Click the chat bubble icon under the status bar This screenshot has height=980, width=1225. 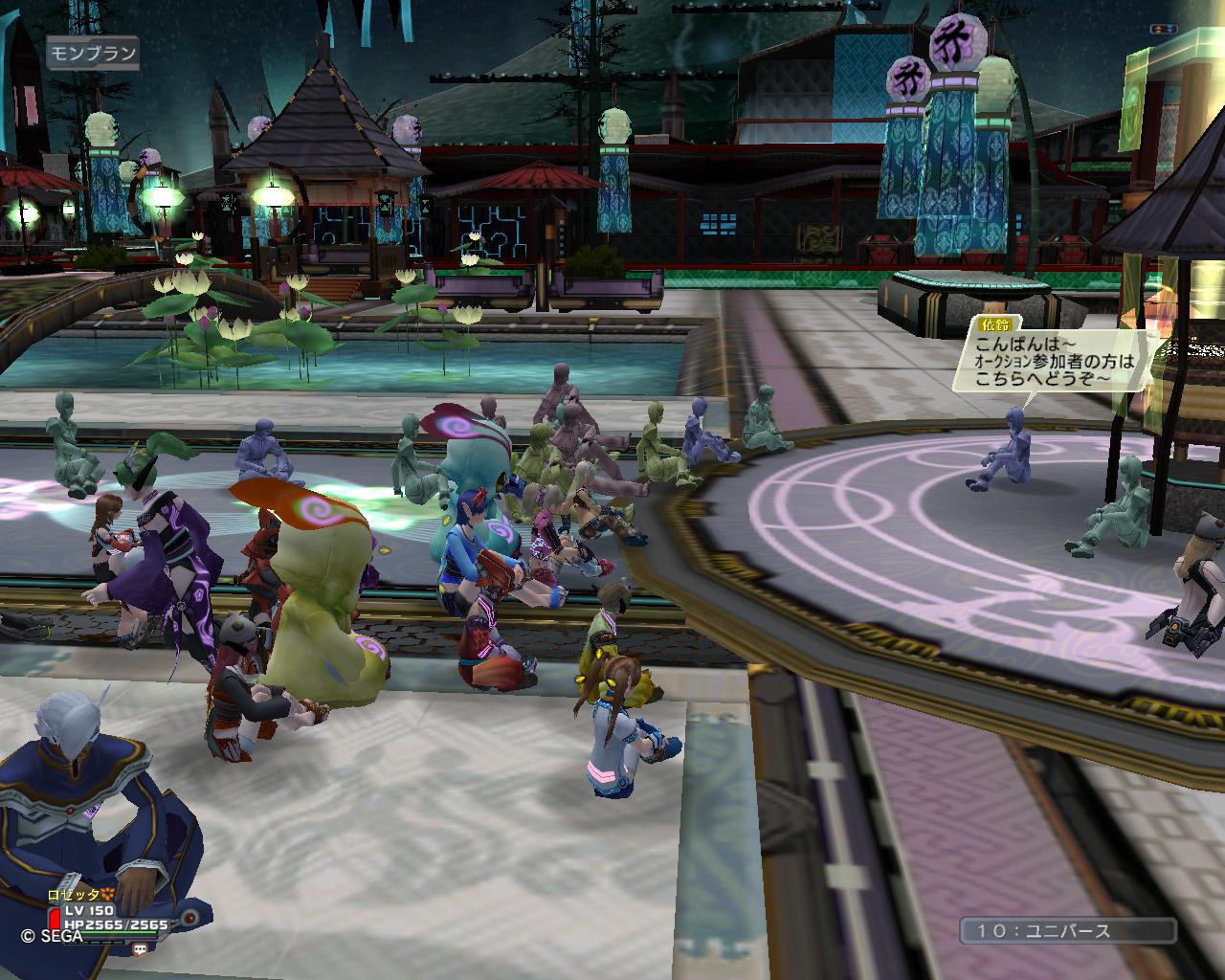coord(141,947)
